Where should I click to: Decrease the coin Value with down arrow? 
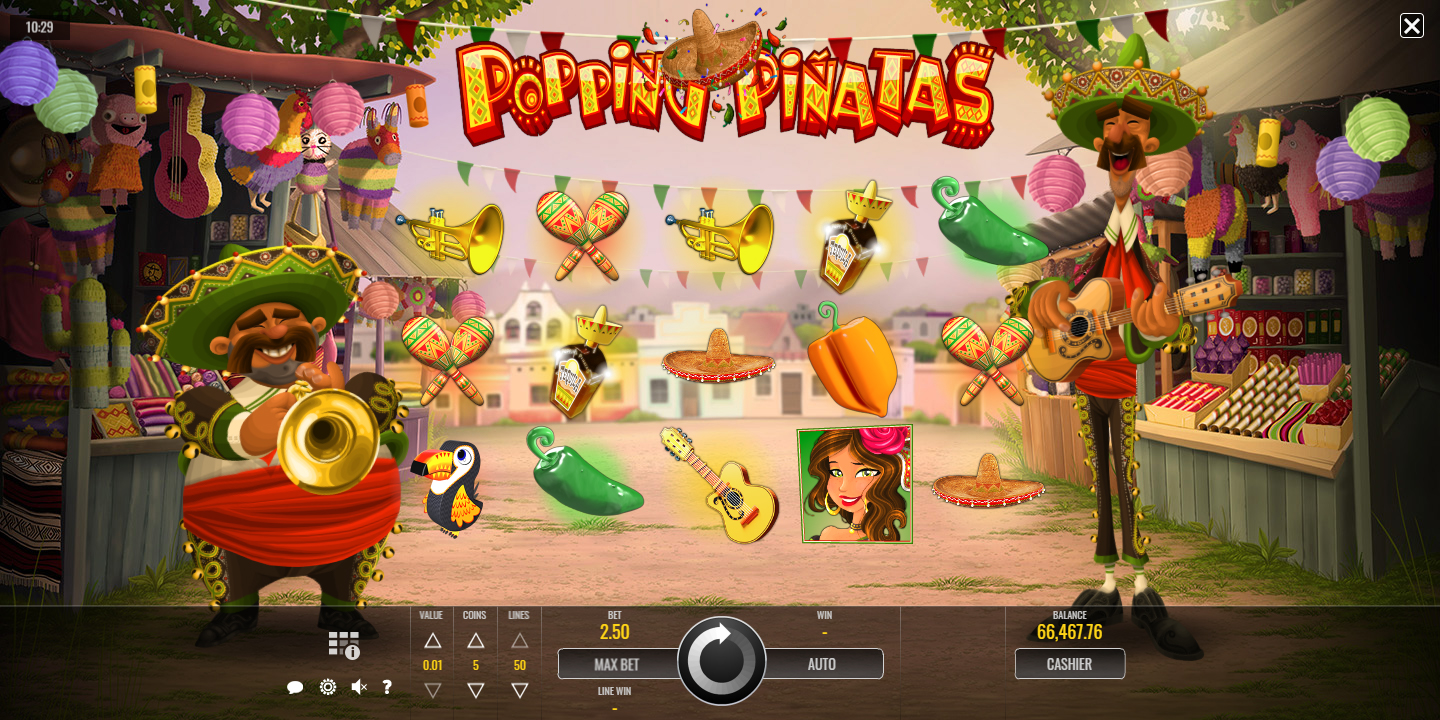[432, 690]
